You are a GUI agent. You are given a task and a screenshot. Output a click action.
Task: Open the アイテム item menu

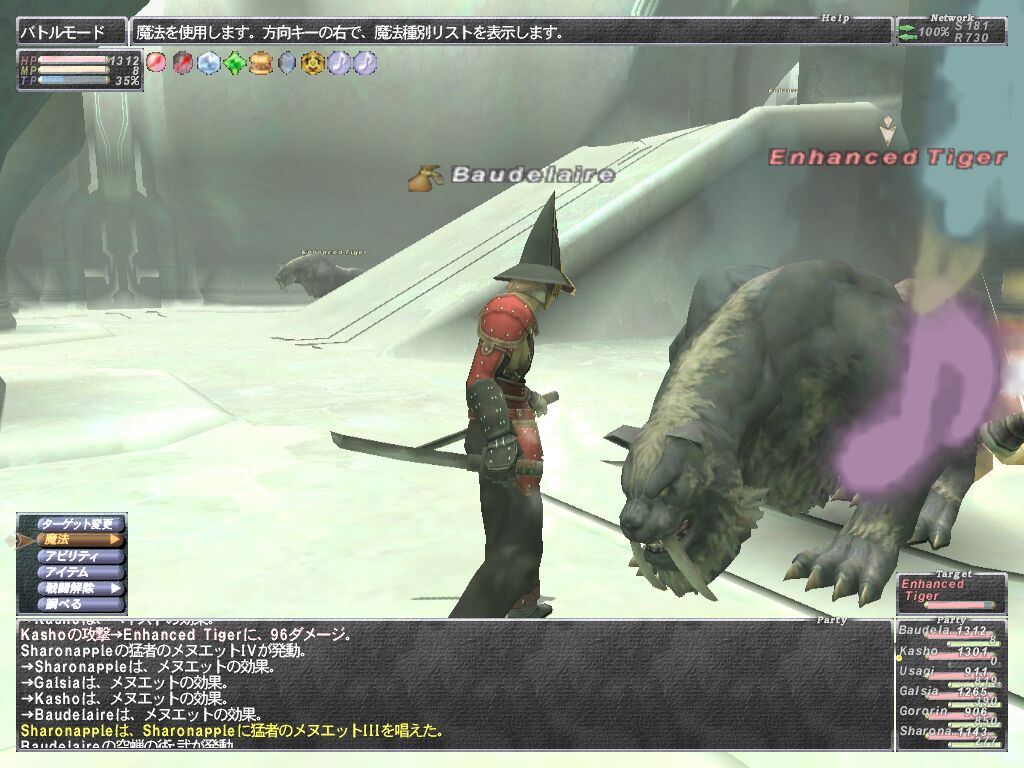pyautogui.click(x=79, y=572)
